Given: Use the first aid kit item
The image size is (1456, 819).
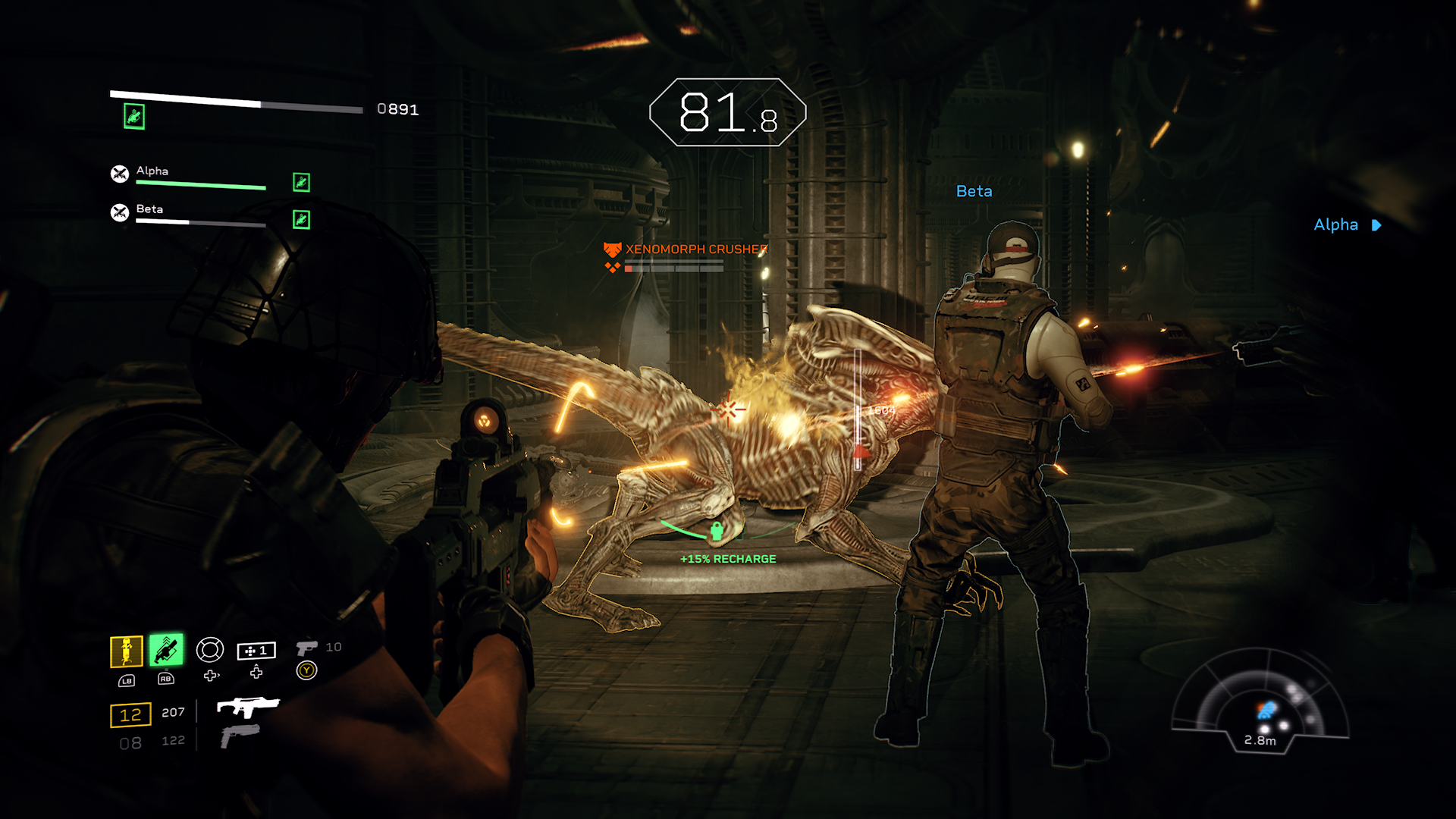Looking at the screenshot, I should tap(256, 651).
